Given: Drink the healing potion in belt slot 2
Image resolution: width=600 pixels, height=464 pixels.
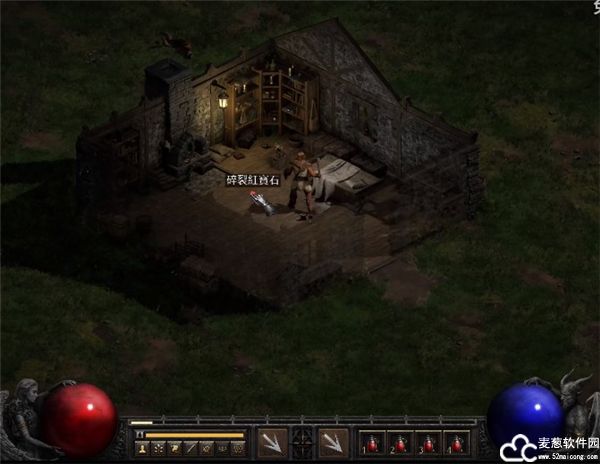Looking at the screenshot, I should (x=401, y=443).
